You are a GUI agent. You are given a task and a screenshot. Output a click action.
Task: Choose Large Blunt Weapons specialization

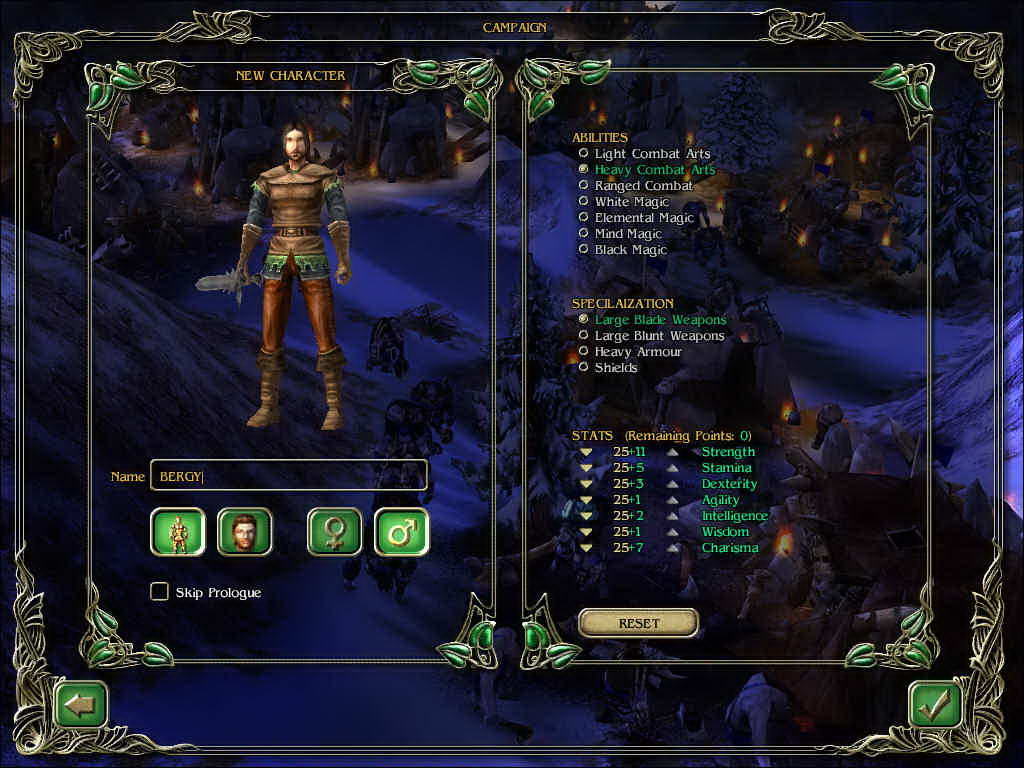click(x=584, y=336)
